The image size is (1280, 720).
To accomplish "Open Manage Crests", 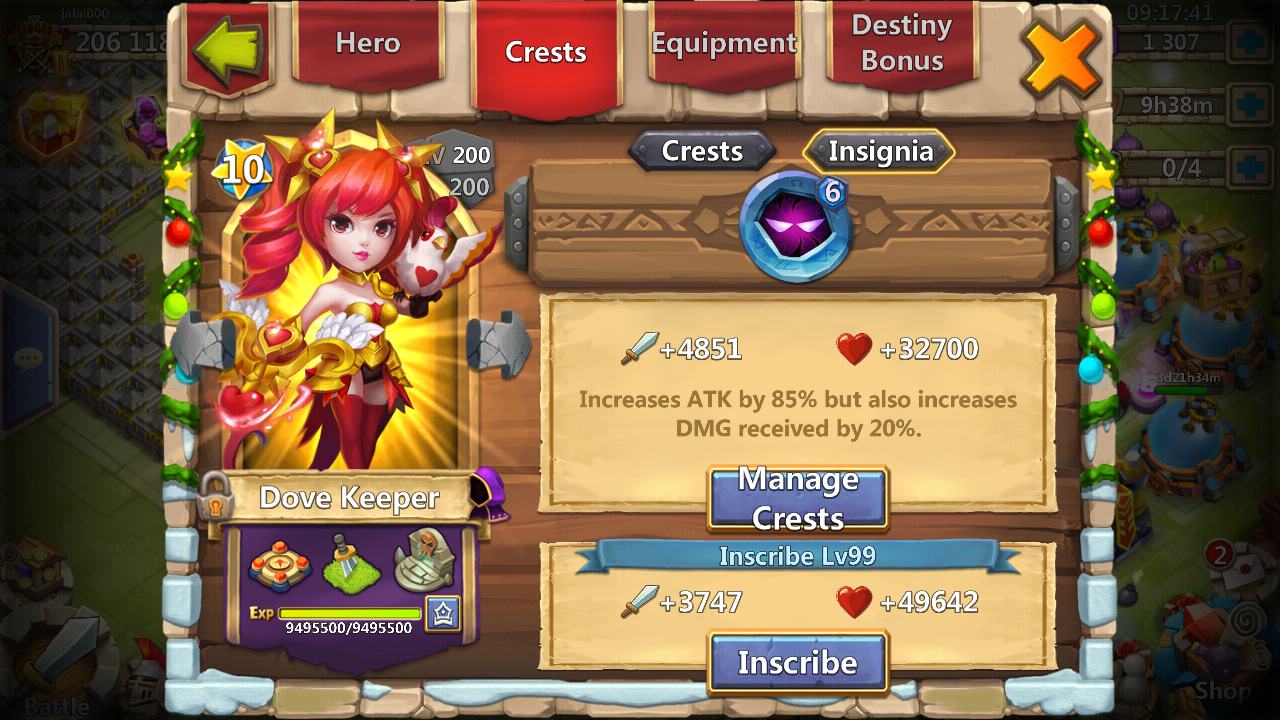I will 797,498.
